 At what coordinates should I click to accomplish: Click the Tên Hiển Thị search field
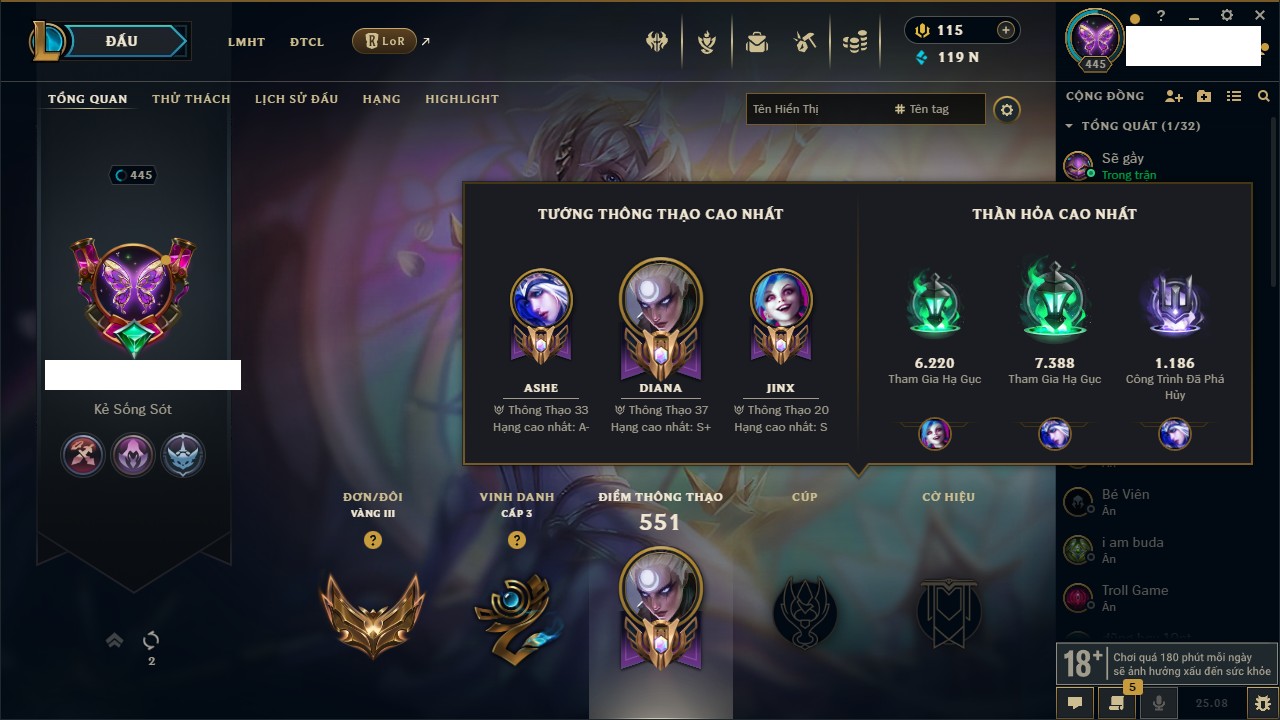(x=815, y=109)
